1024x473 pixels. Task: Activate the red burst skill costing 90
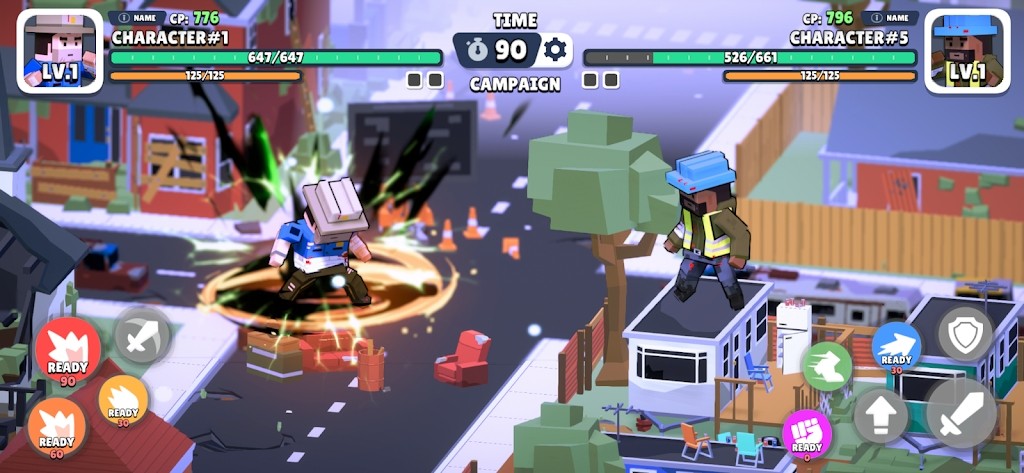68,352
